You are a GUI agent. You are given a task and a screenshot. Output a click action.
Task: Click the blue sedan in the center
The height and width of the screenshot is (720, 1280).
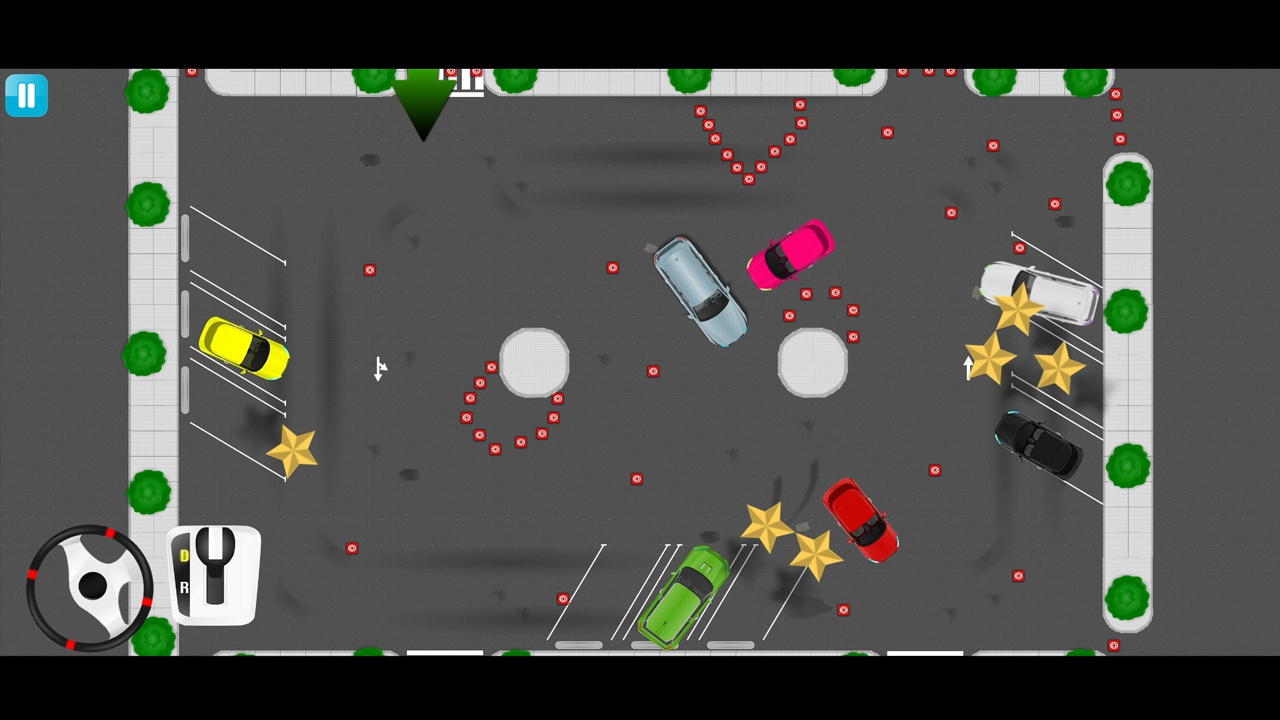tap(700, 292)
